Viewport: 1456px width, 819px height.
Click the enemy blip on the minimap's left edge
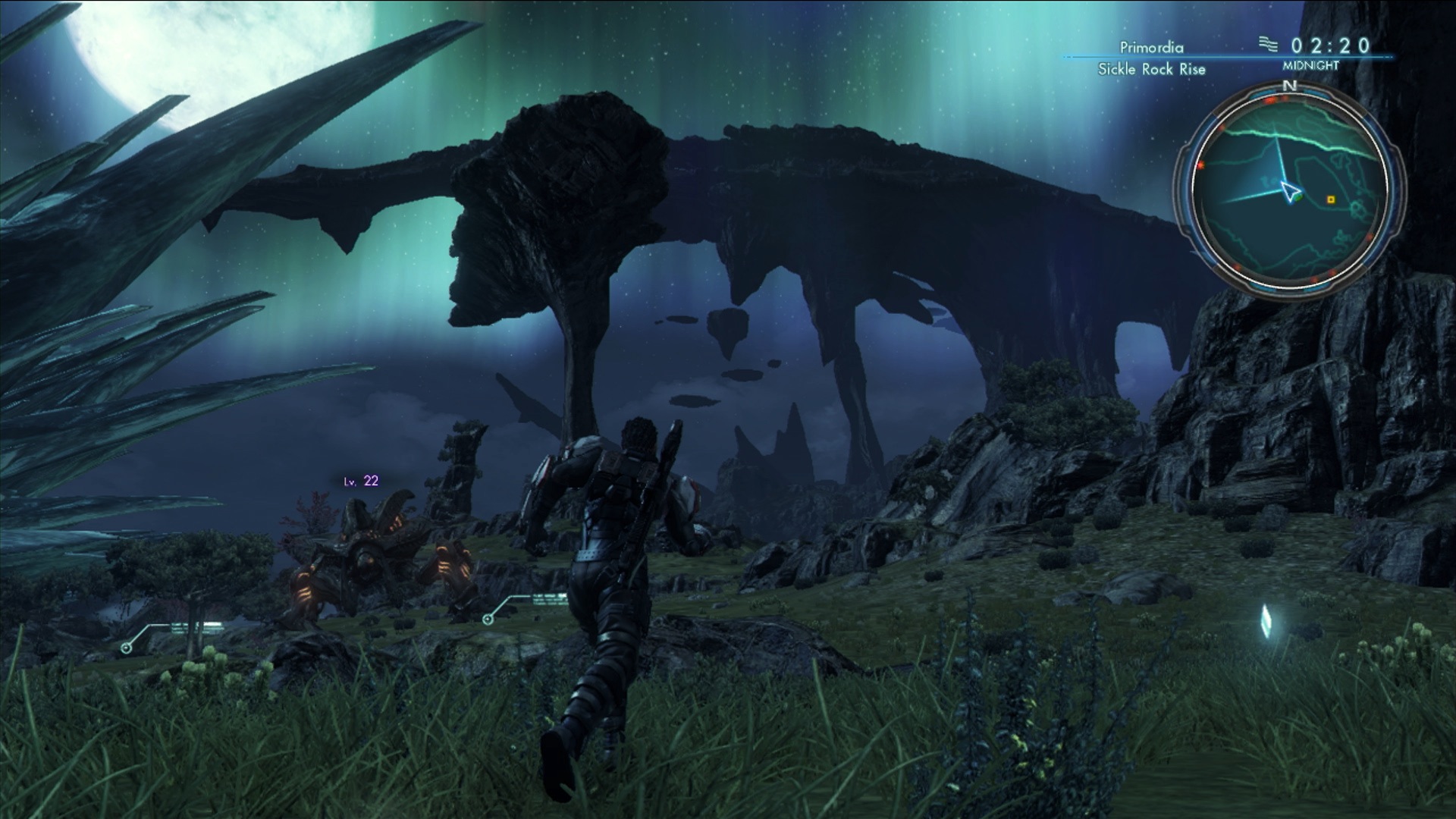point(1202,164)
